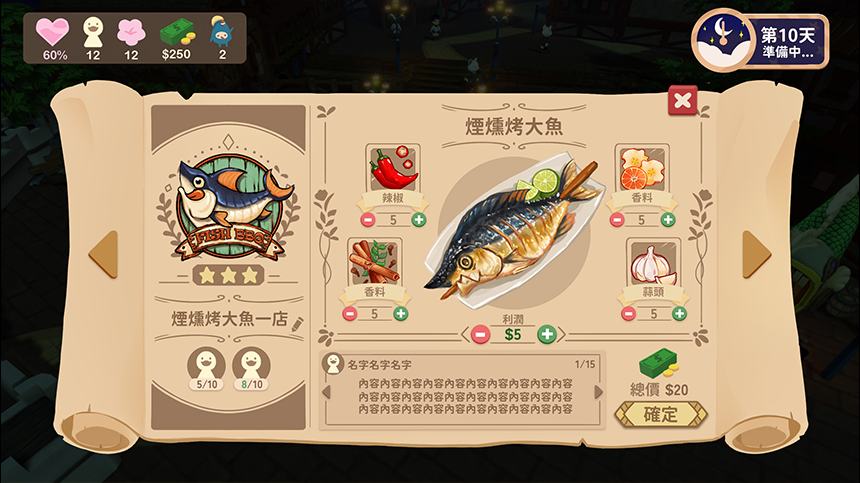Viewport: 860px width, 483px height.
Task: Show the previous message in the text box
Action: [326, 391]
